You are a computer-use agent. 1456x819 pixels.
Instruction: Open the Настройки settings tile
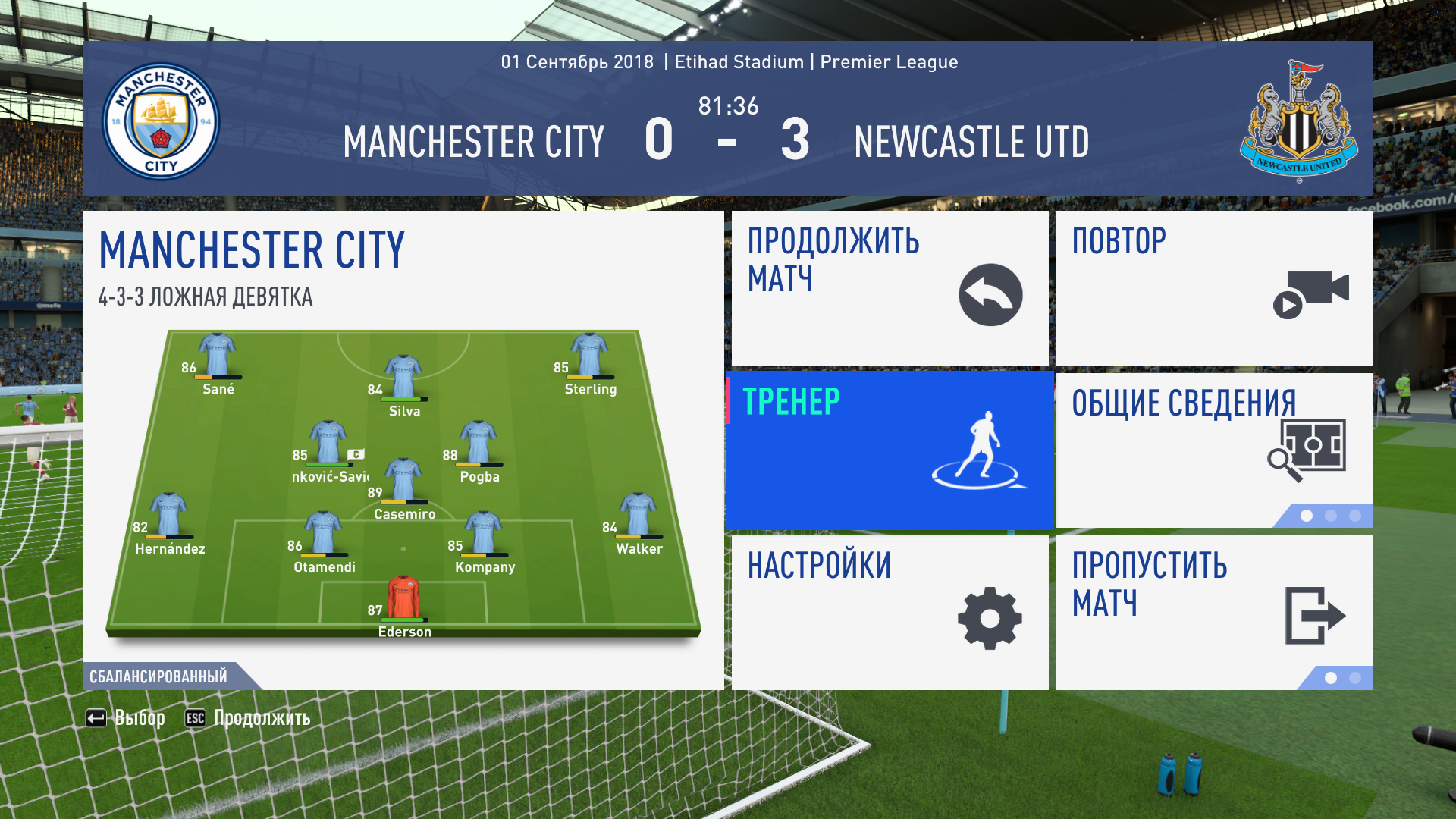(890, 613)
